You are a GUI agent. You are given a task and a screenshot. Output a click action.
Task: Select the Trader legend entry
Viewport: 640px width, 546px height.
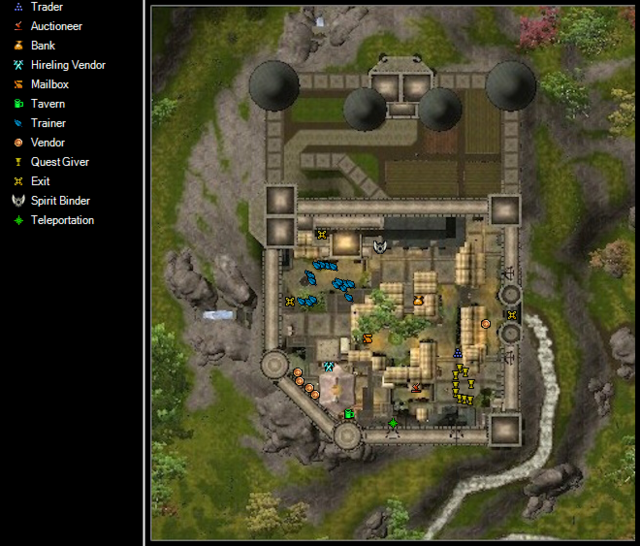point(46,7)
